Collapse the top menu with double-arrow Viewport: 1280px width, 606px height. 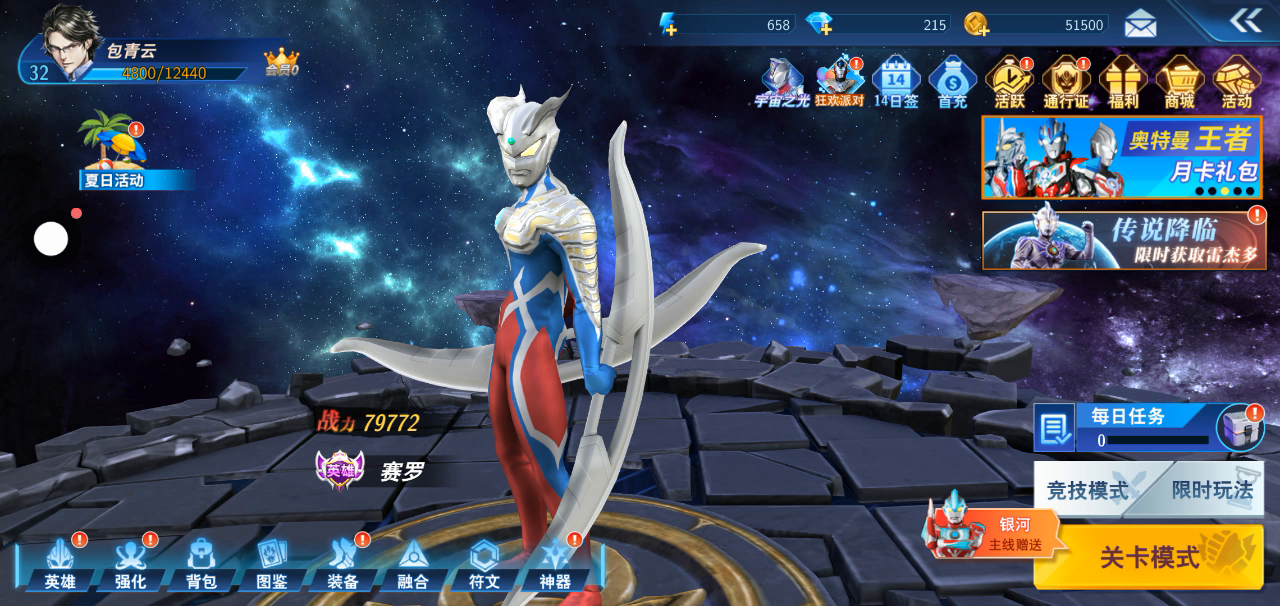pyautogui.click(x=1246, y=20)
